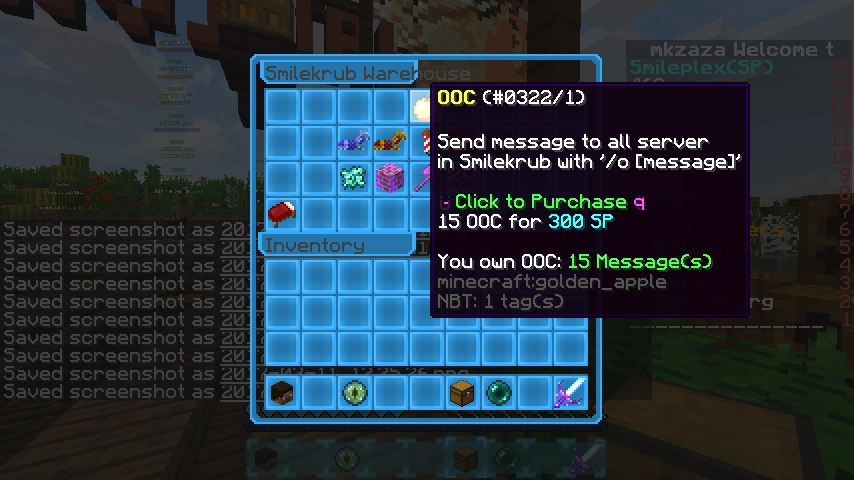Select the player head hotbar slot
The image size is (854, 480).
pos(283,391)
